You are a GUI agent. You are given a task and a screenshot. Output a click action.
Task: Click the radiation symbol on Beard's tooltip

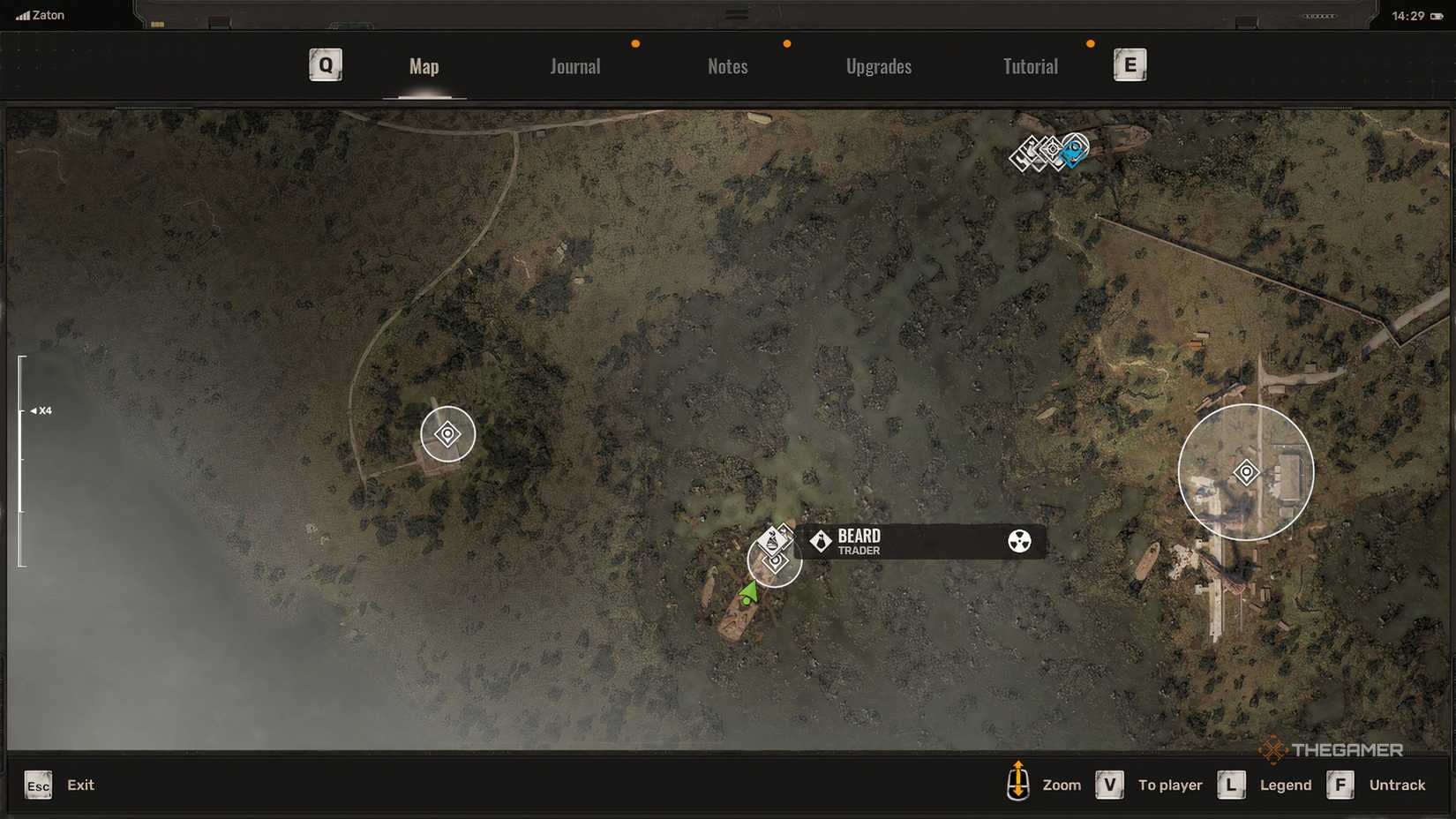pos(1022,542)
